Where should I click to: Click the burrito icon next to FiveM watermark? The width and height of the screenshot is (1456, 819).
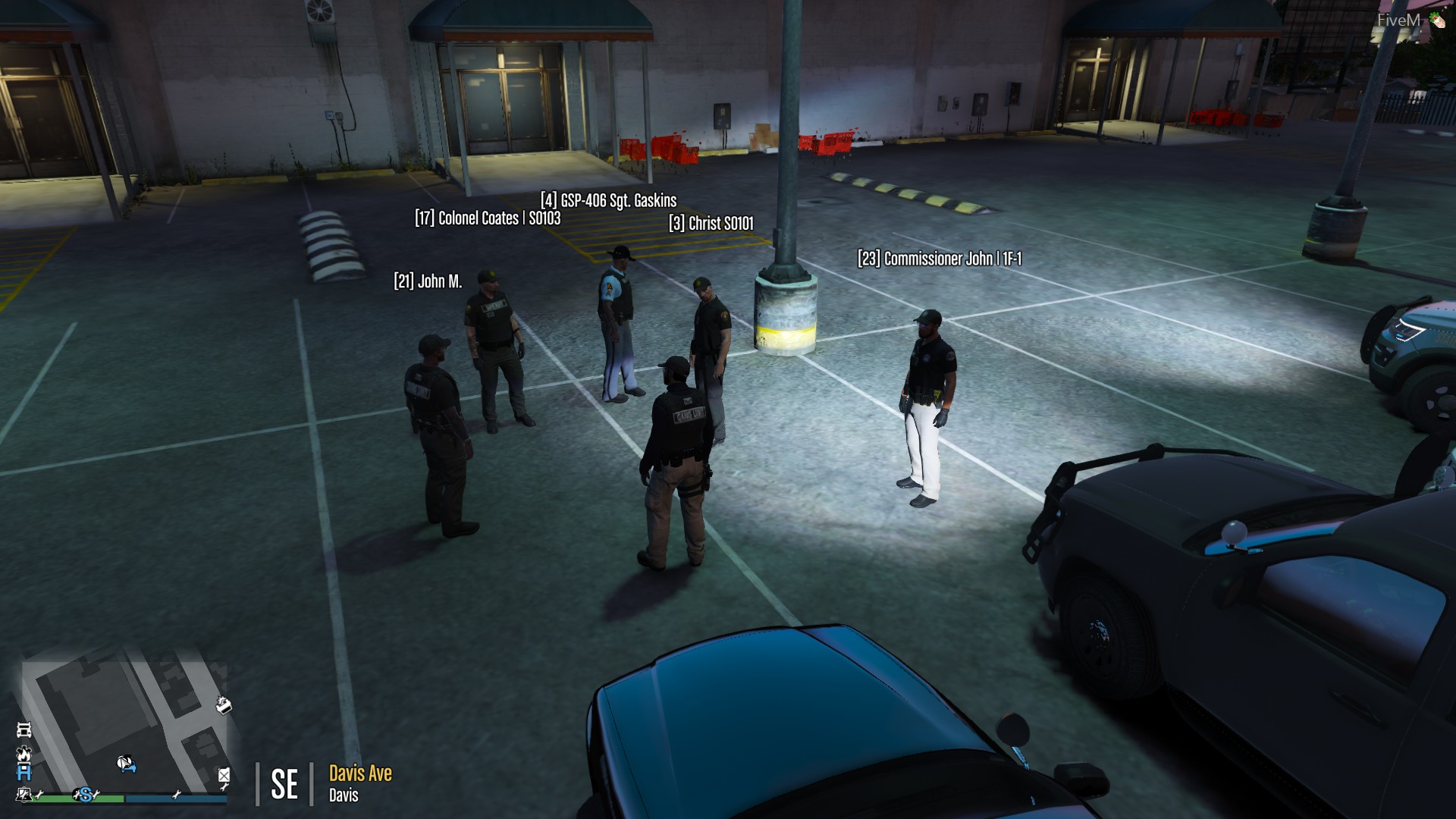tap(1438, 20)
